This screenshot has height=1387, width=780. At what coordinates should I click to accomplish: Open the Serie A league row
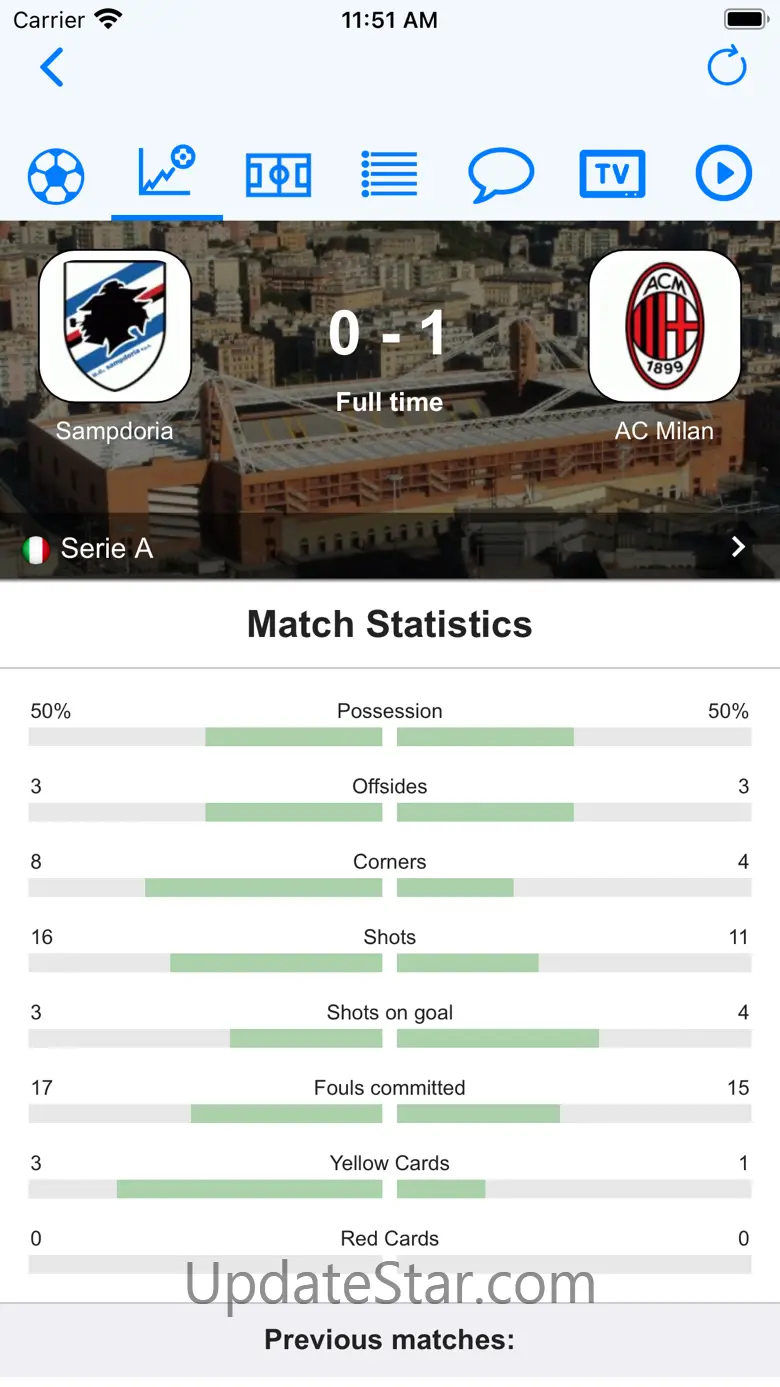[389, 547]
